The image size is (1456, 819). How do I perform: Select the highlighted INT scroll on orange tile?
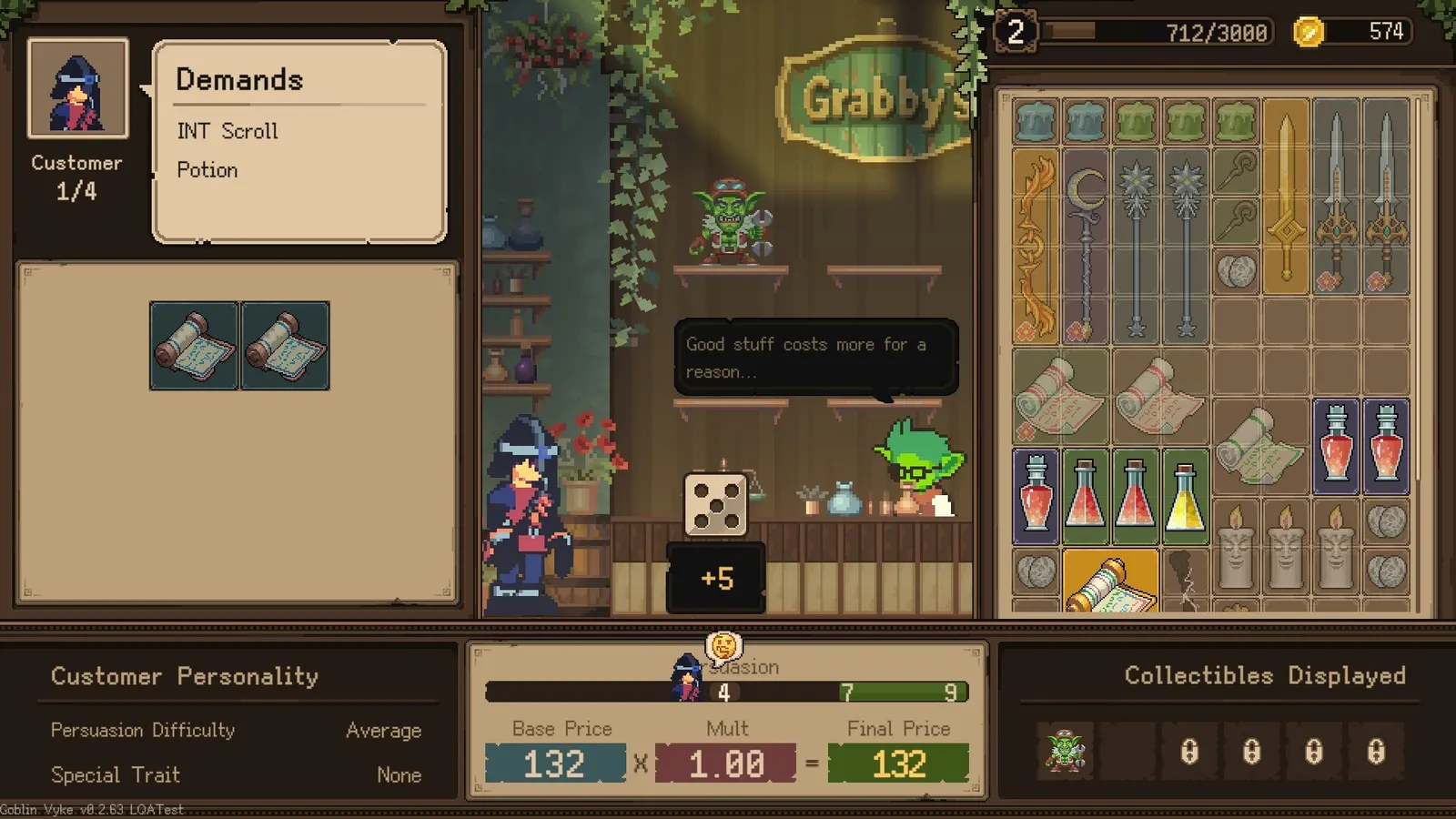(1110, 582)
